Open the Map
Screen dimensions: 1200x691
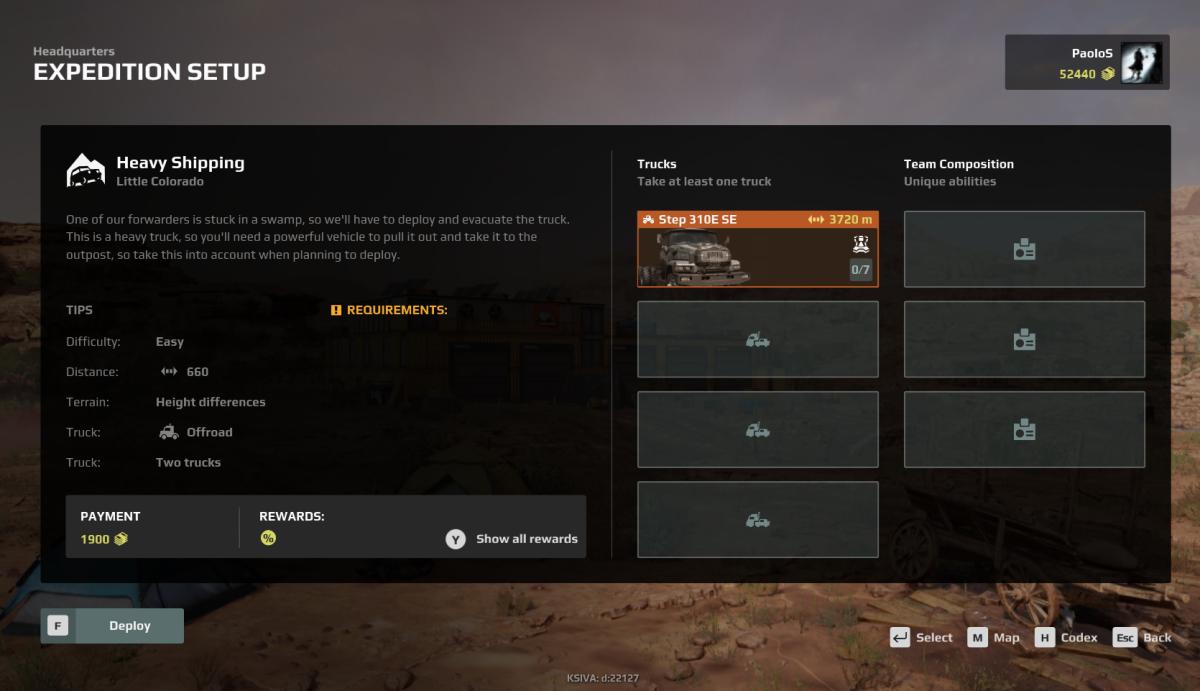click(994, 638)
